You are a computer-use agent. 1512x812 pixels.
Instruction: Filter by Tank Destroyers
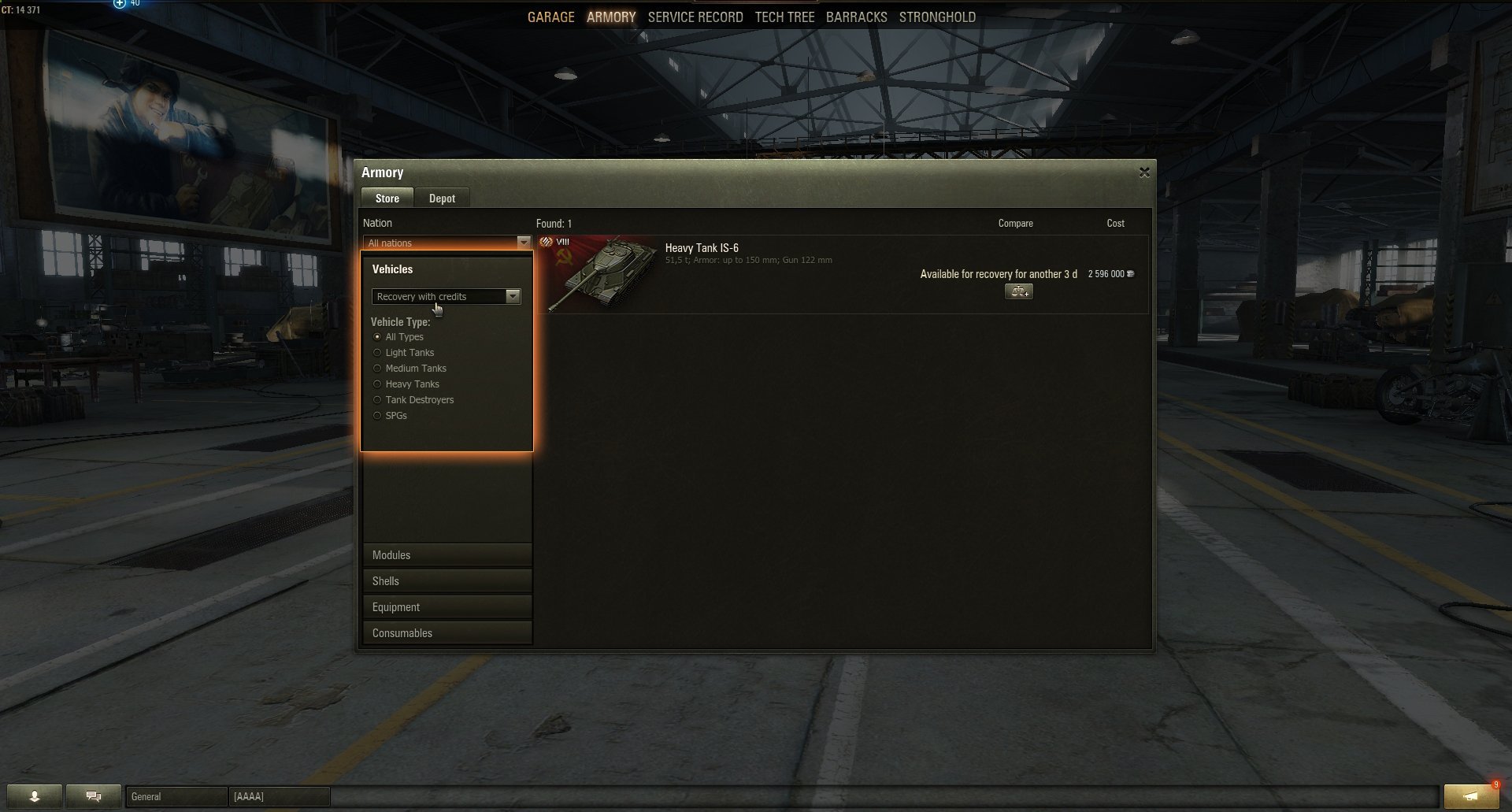[x=378, y=400]
